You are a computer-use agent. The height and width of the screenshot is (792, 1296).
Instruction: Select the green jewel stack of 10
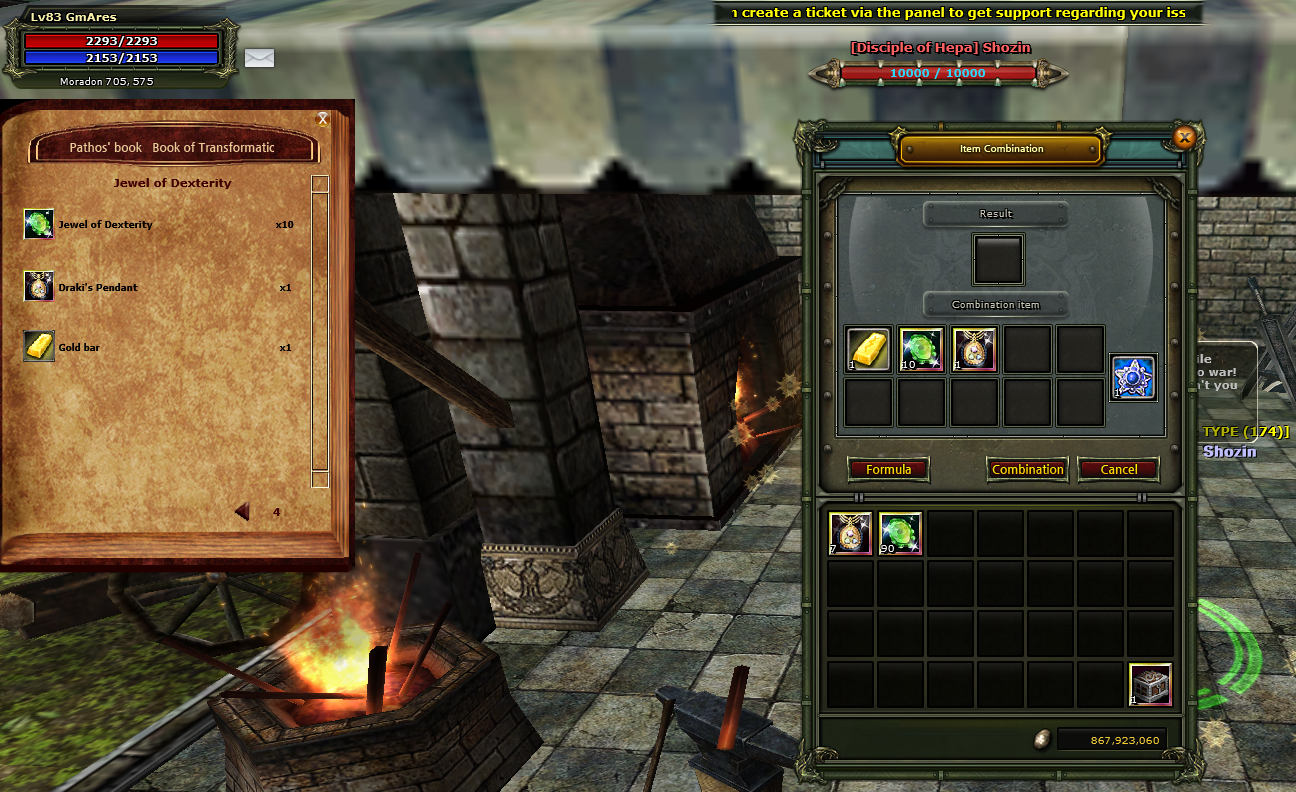922,350
